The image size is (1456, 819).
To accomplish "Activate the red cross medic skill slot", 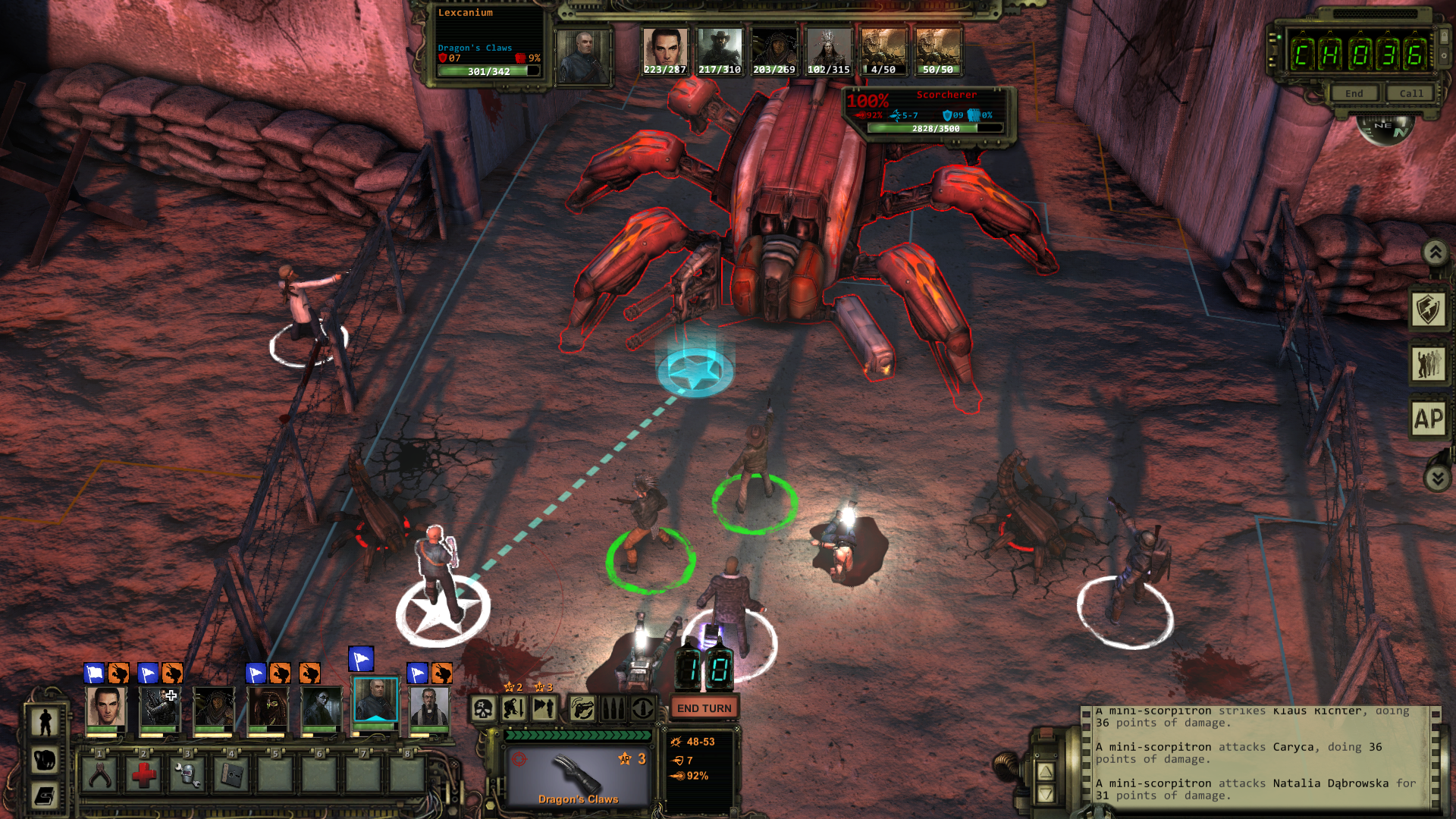I will click(143, 775).
